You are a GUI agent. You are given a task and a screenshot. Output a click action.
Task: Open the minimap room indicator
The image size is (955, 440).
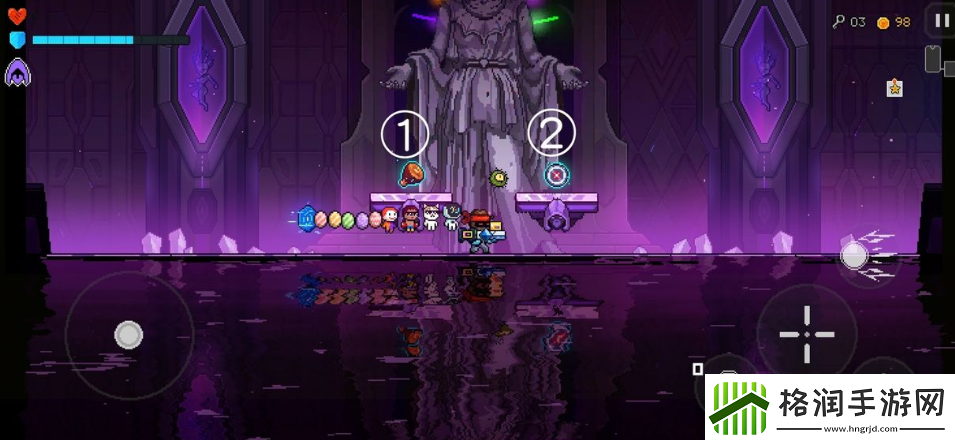(938, 60)
